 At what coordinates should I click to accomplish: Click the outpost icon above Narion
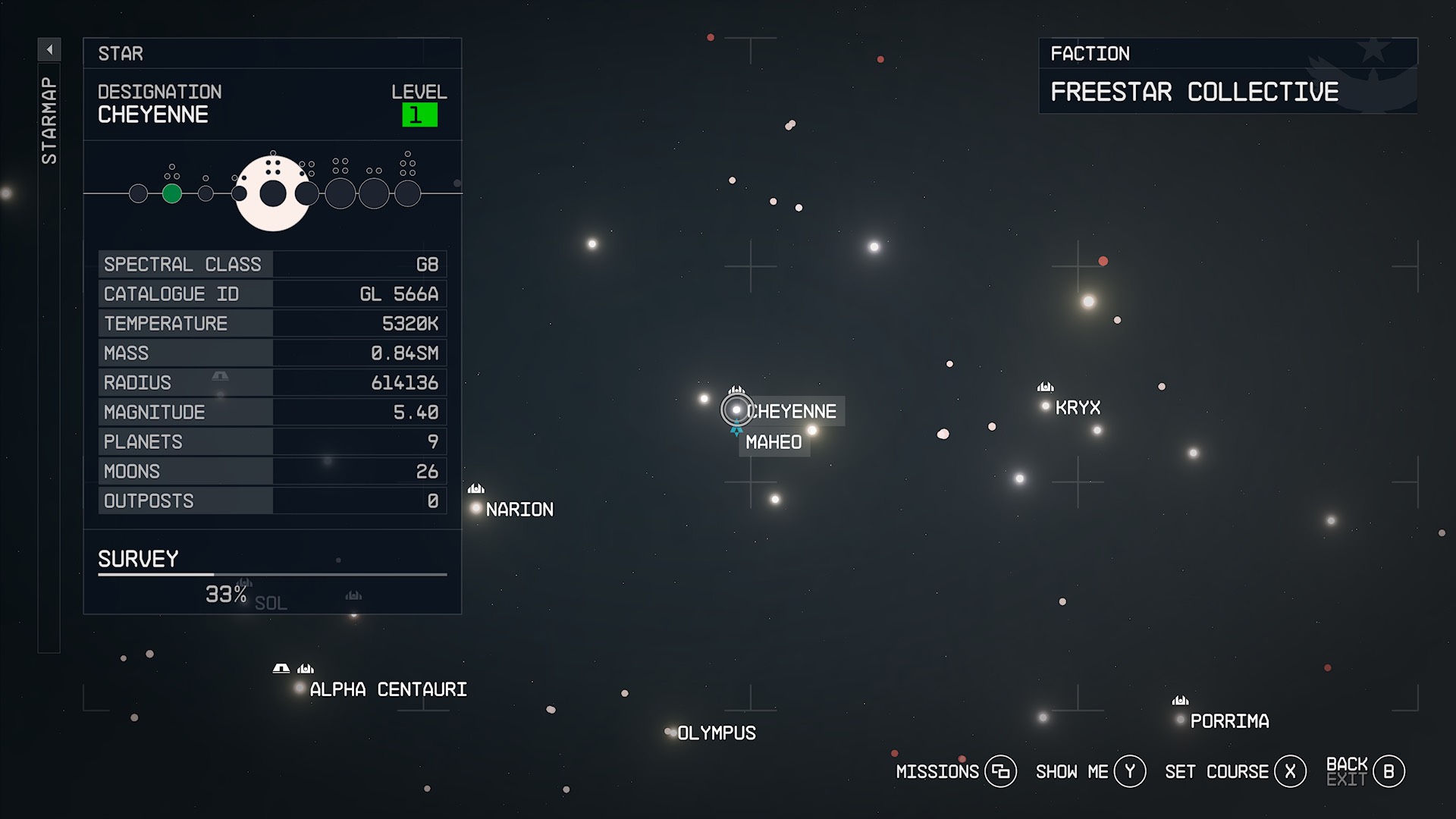pyautogui.click(x=476, y=490)
